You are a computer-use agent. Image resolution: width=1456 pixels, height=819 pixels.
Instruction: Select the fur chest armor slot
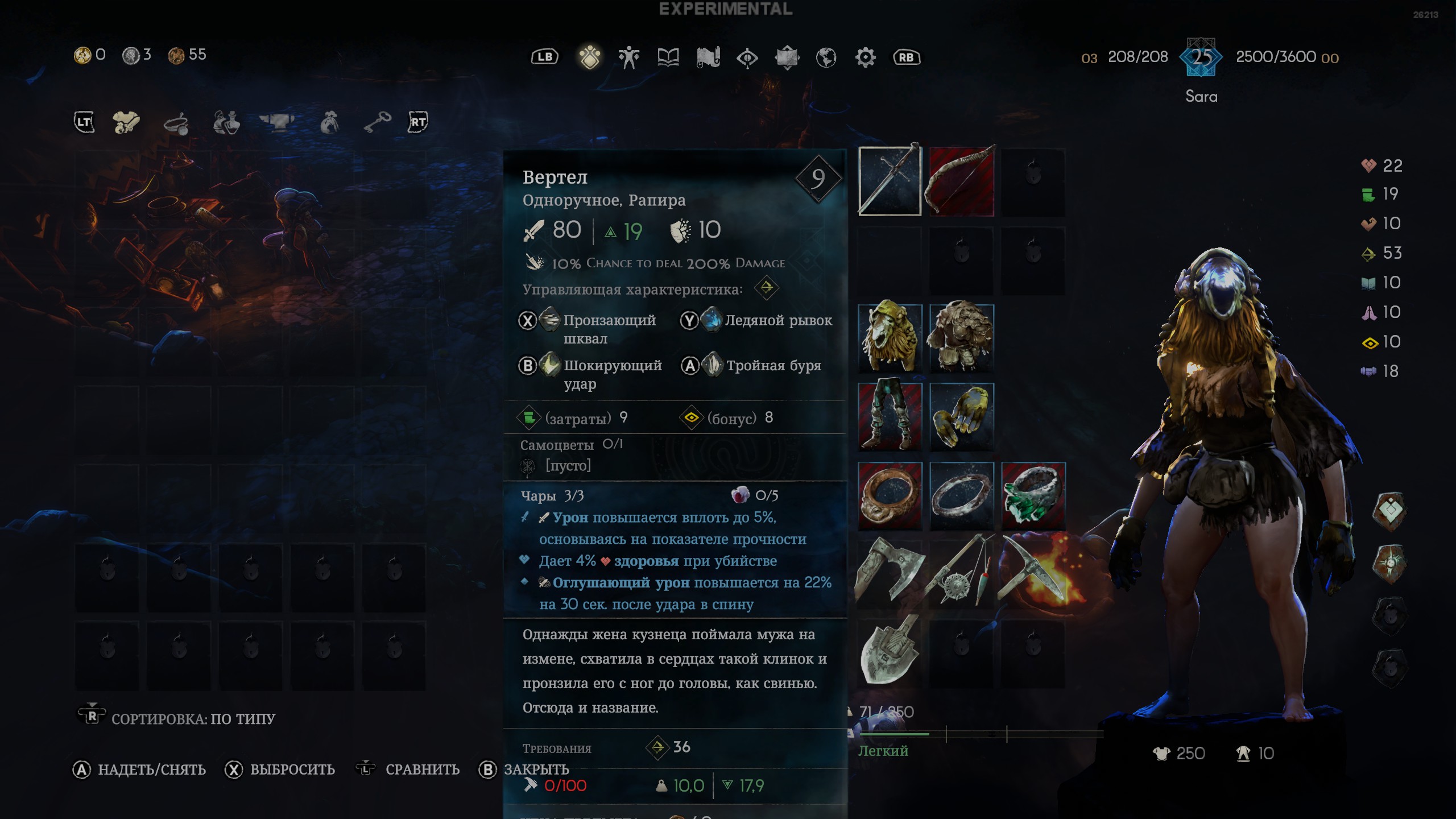[961, 337]
